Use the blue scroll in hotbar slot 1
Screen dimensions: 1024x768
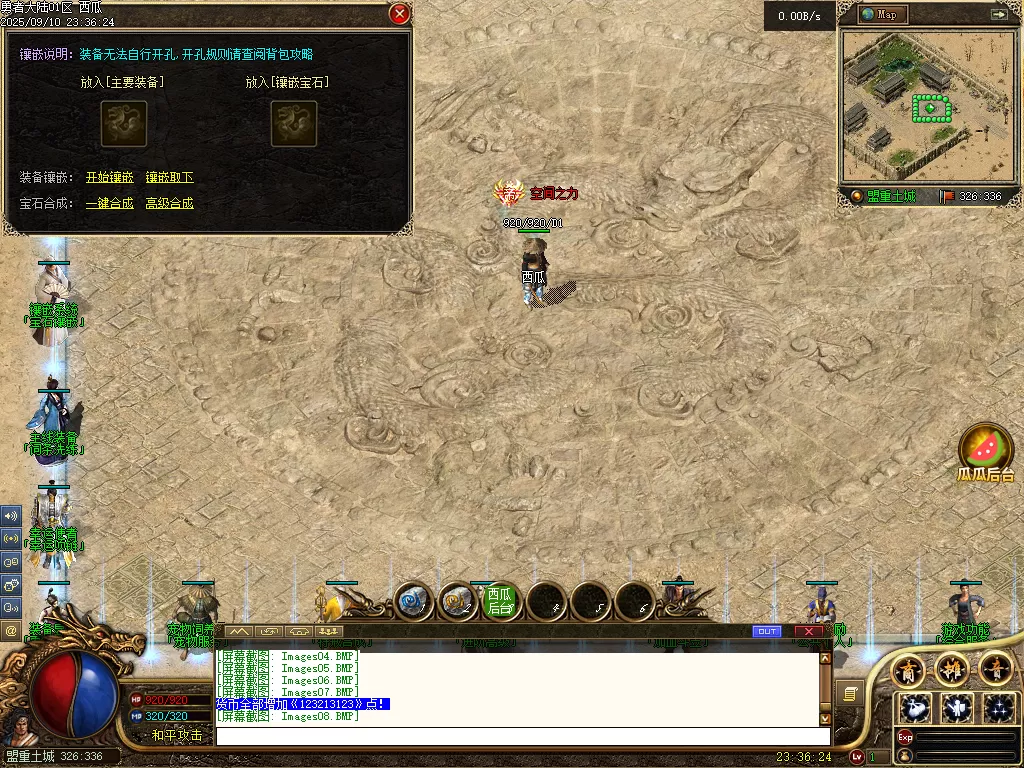pyautogui.click(x=414, y=601)
